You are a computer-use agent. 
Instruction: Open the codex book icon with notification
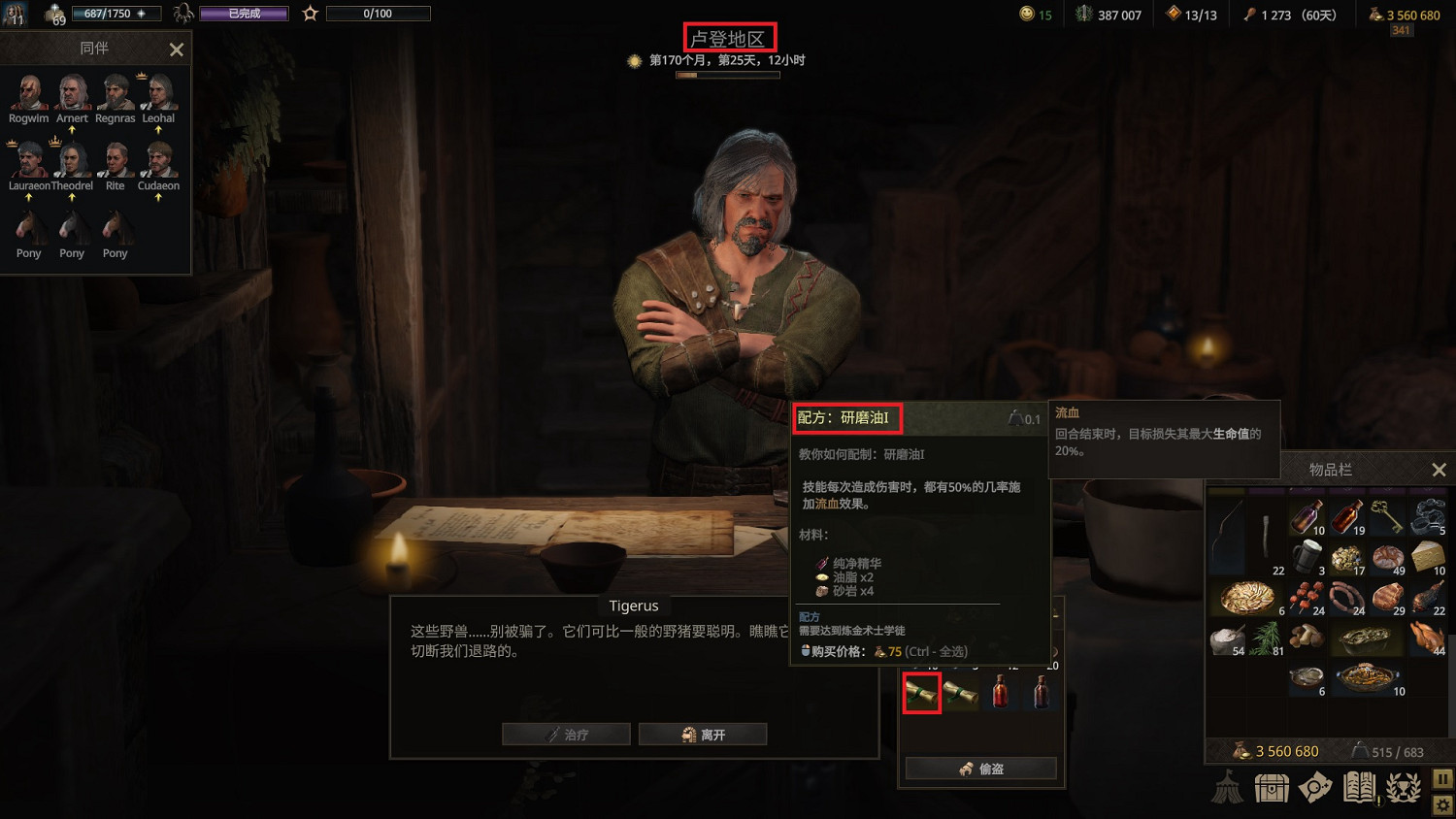(x=1358, y=788)
